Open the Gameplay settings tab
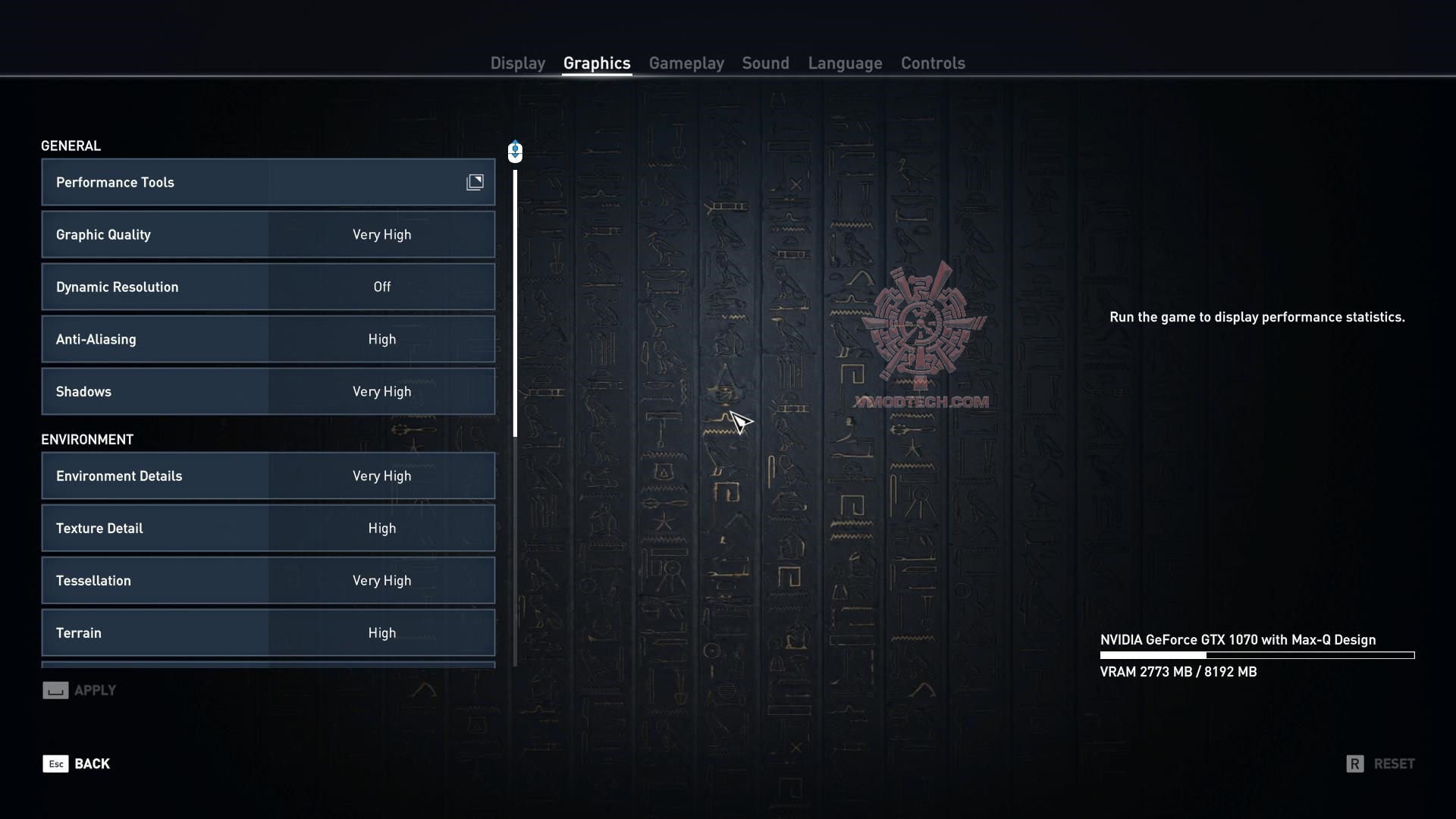This screenshot has height=819, width=1456. pos(686,64)
